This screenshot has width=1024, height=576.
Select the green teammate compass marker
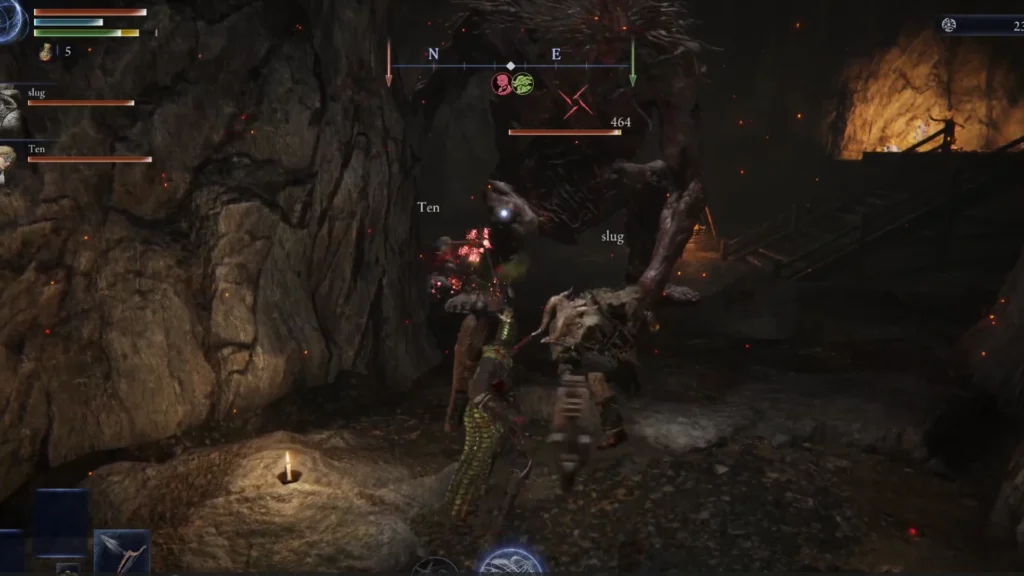tap(522, 84)
